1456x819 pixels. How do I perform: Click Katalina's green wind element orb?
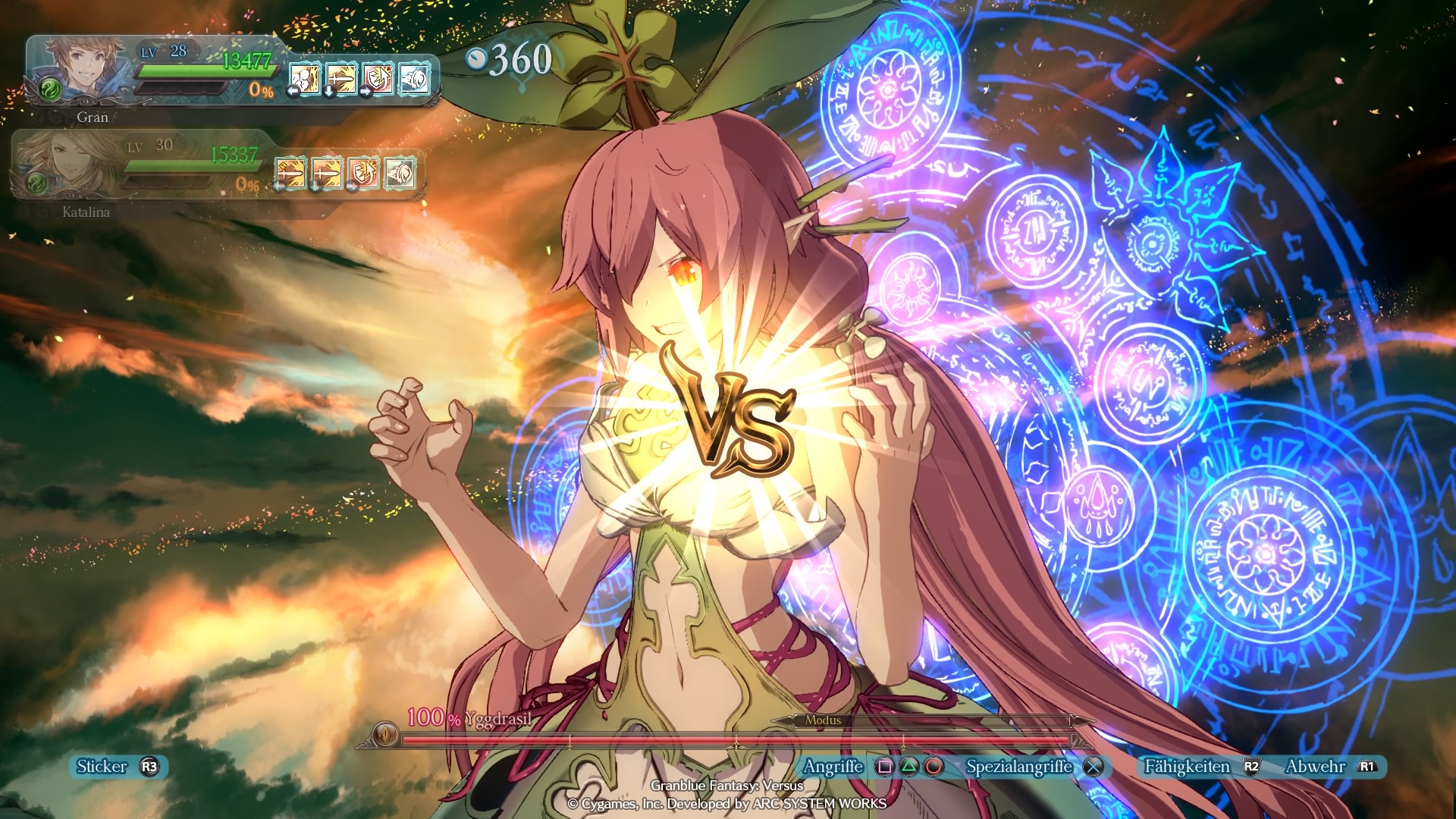pyautogui.click(x=36, y=183)
